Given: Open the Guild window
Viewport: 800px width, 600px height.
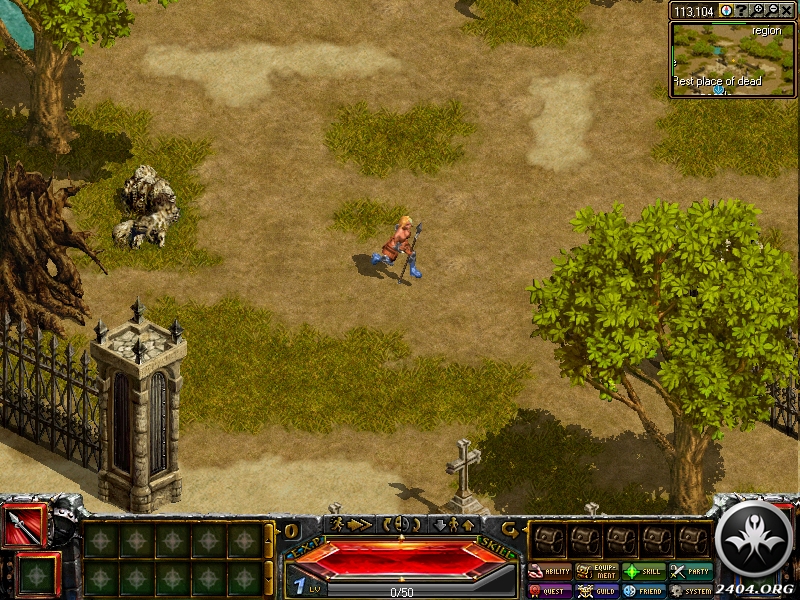Looking at the screenshot, I should click(597, 591).
